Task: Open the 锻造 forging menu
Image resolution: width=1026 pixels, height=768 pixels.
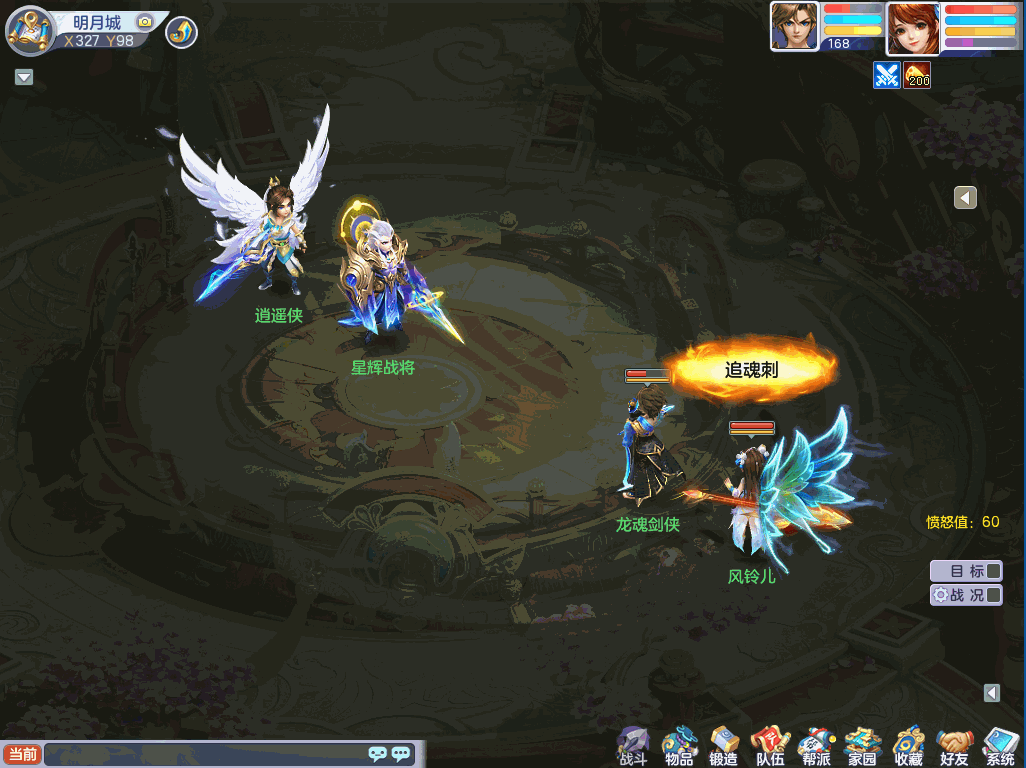Action: [x=724, y=745]
